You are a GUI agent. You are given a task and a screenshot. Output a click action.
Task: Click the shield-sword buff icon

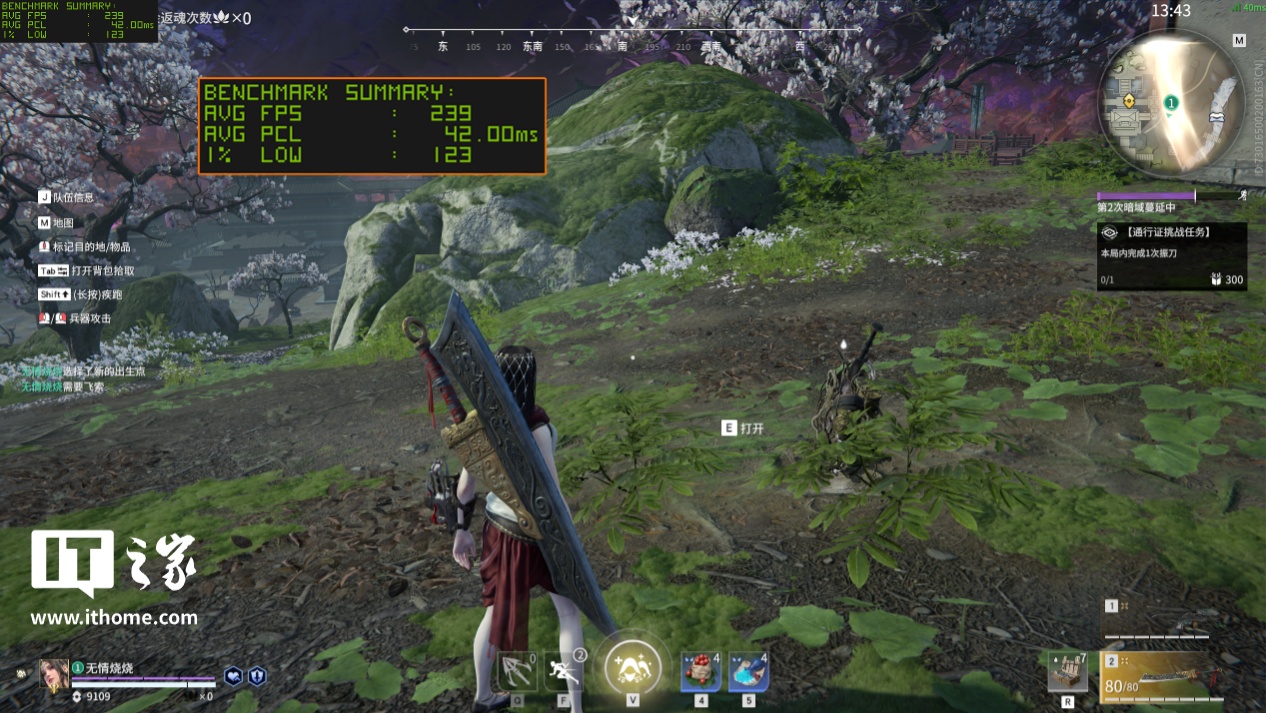click(x=257, y=676)
